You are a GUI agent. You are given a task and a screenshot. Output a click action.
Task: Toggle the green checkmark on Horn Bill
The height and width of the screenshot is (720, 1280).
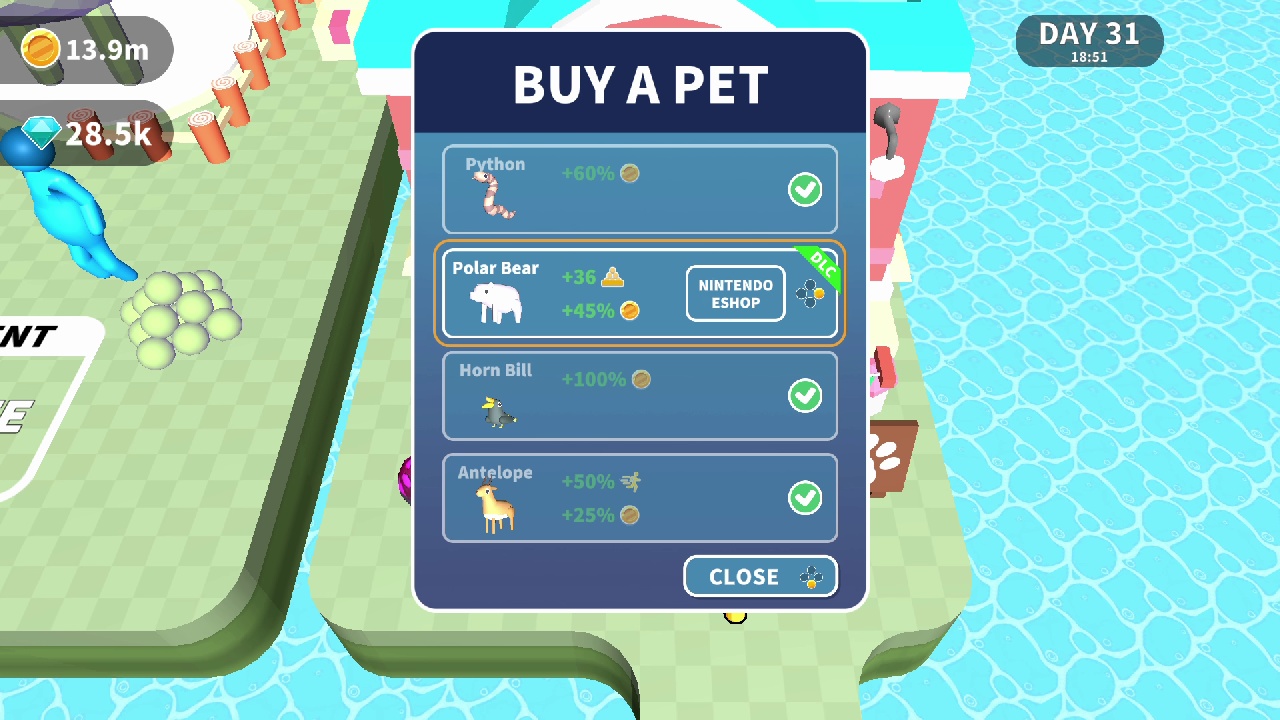pyautogui.click(x=805, y=396)
